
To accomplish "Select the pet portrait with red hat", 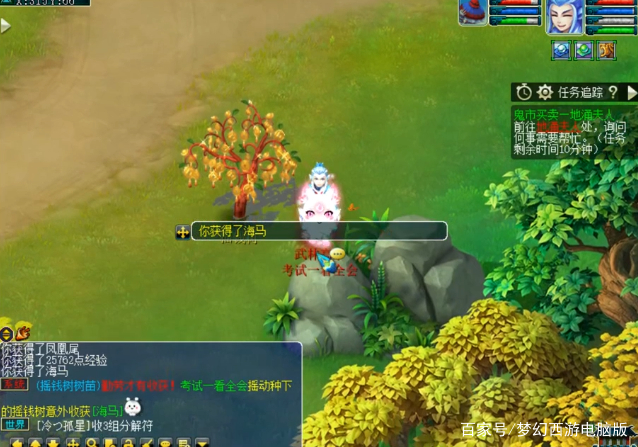I will [x=472, y=12].
